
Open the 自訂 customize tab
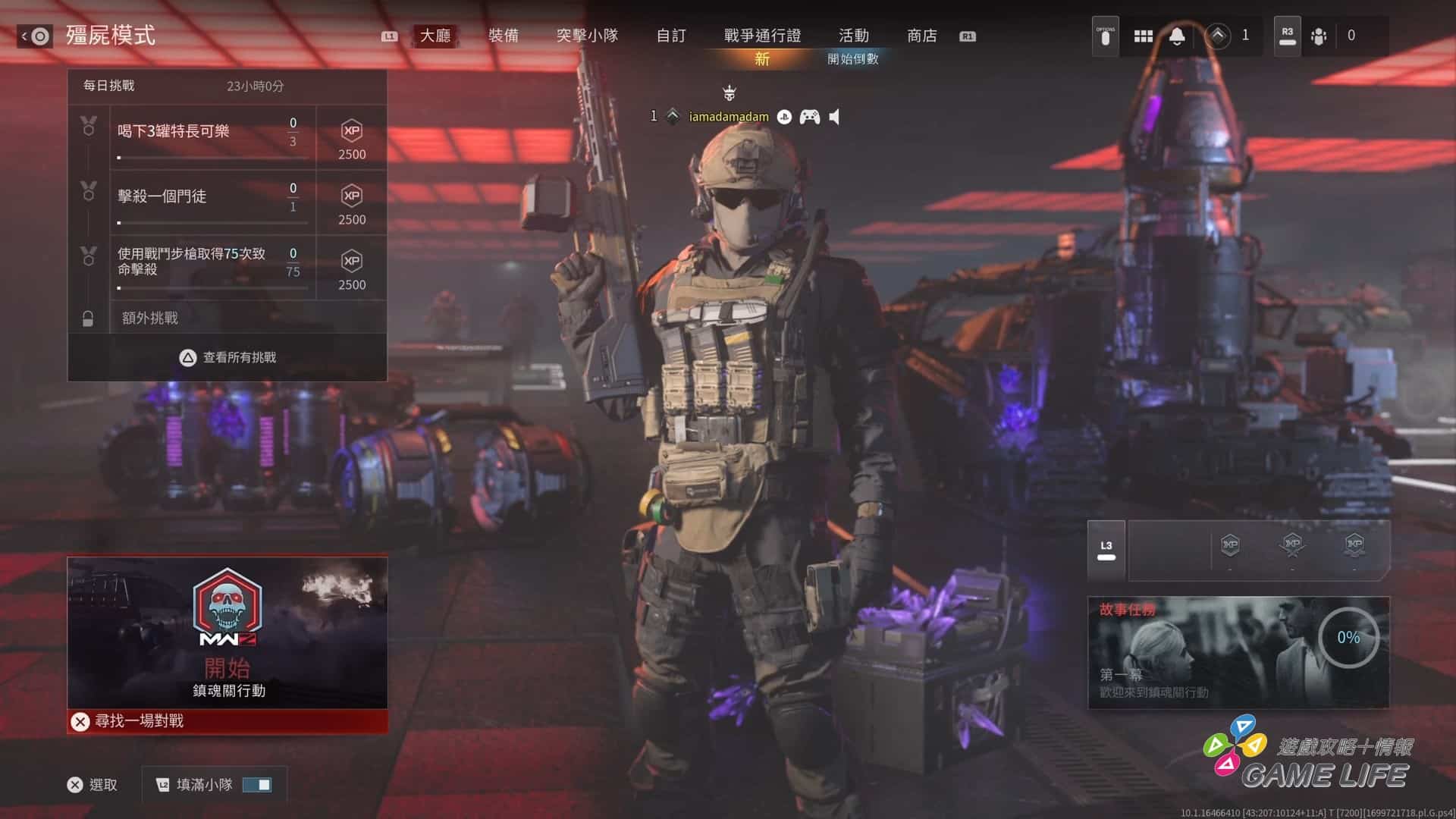pyautogui.click(x=671, y=36)
